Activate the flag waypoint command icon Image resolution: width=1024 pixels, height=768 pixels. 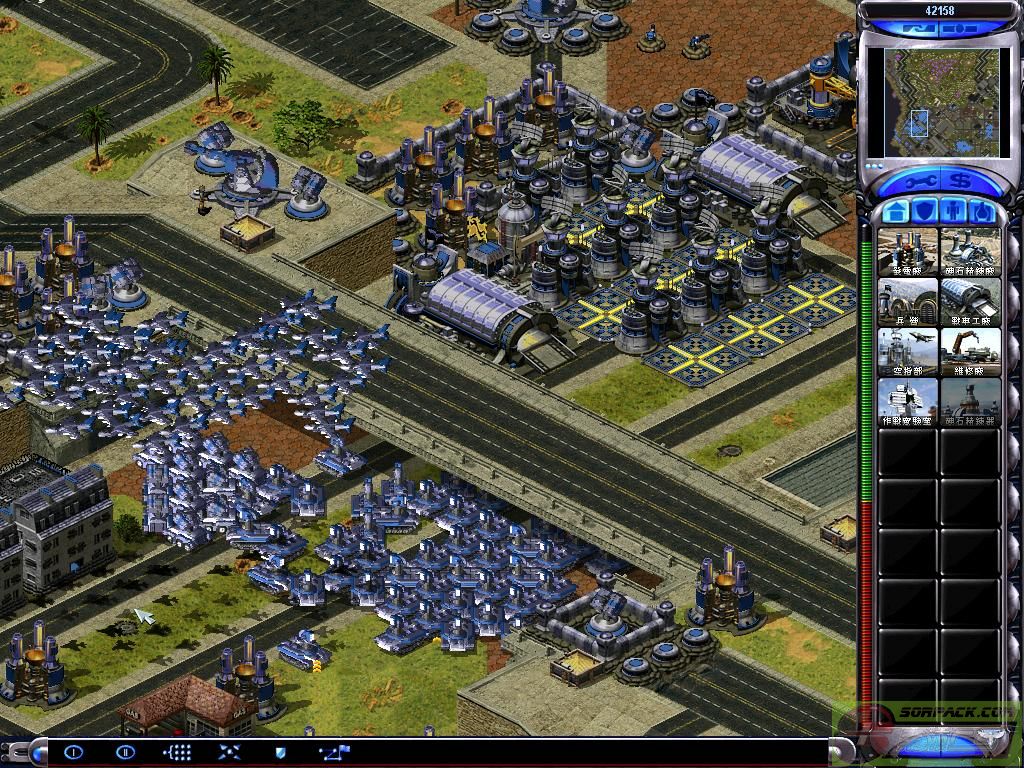coord(332,752)
